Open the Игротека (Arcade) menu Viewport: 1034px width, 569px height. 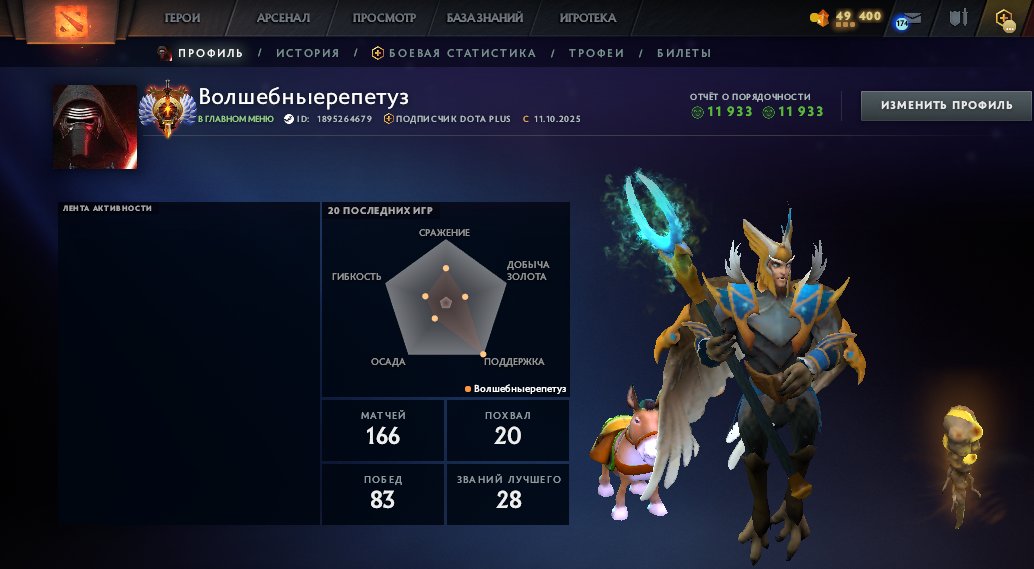tap(588, 18)
